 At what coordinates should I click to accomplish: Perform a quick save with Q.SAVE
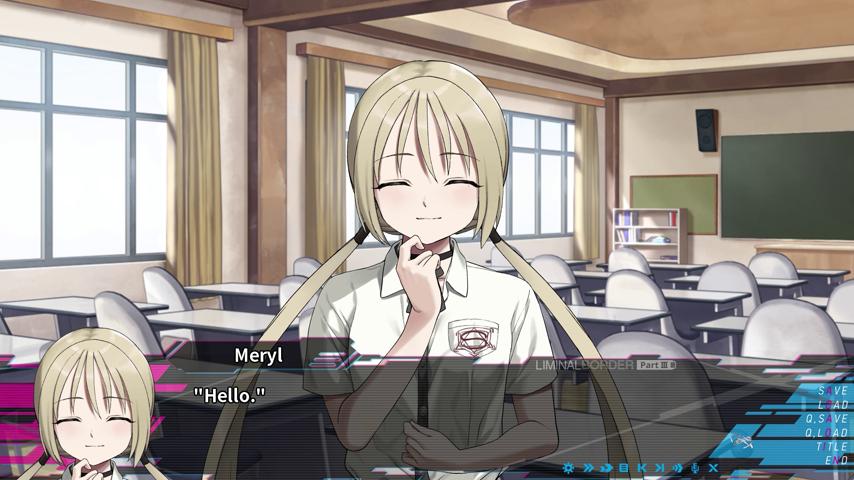[826, 419]
